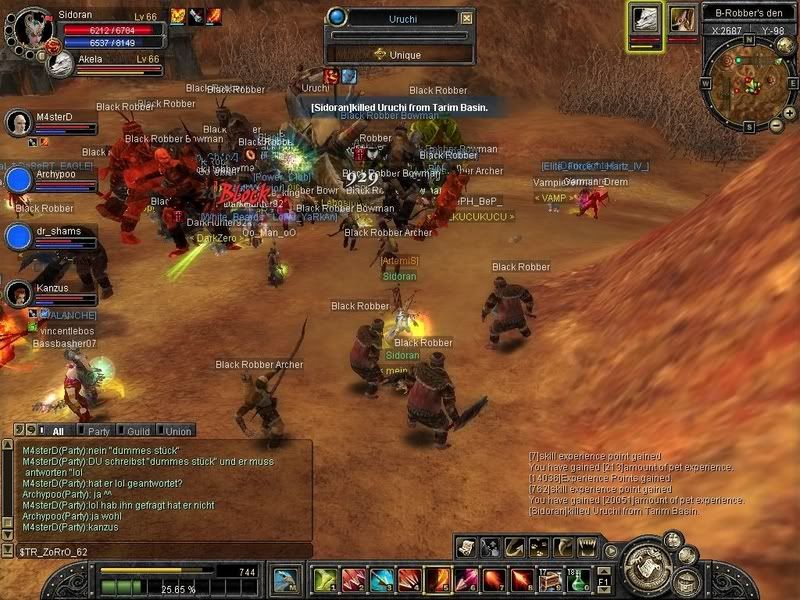The height and width of the screenshot is (600, 800).
Task: Activate the green slash skill in hotbar
Action: click(x=324, y=579)
